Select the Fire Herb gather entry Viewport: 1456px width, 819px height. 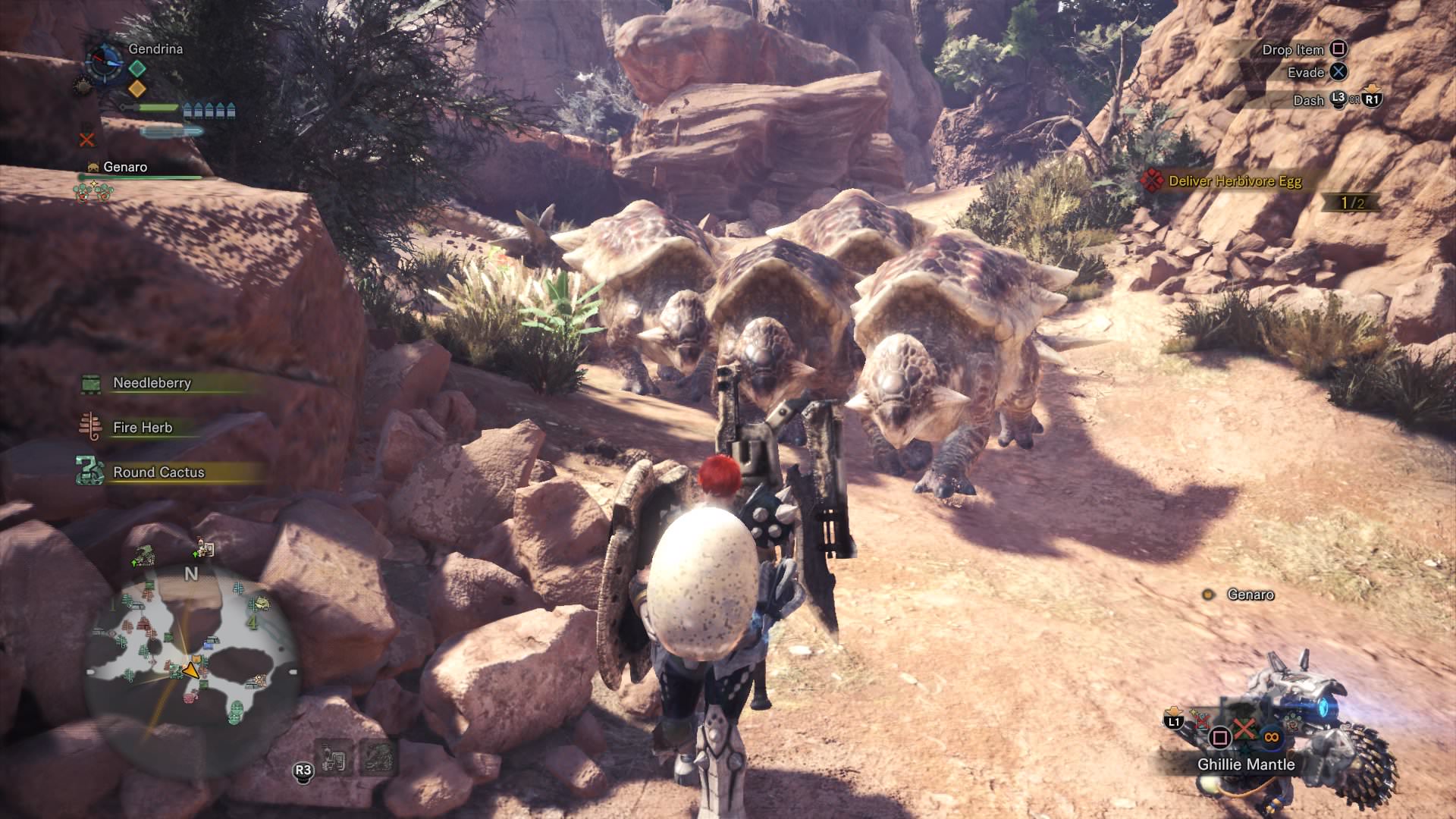pos(143,428)
